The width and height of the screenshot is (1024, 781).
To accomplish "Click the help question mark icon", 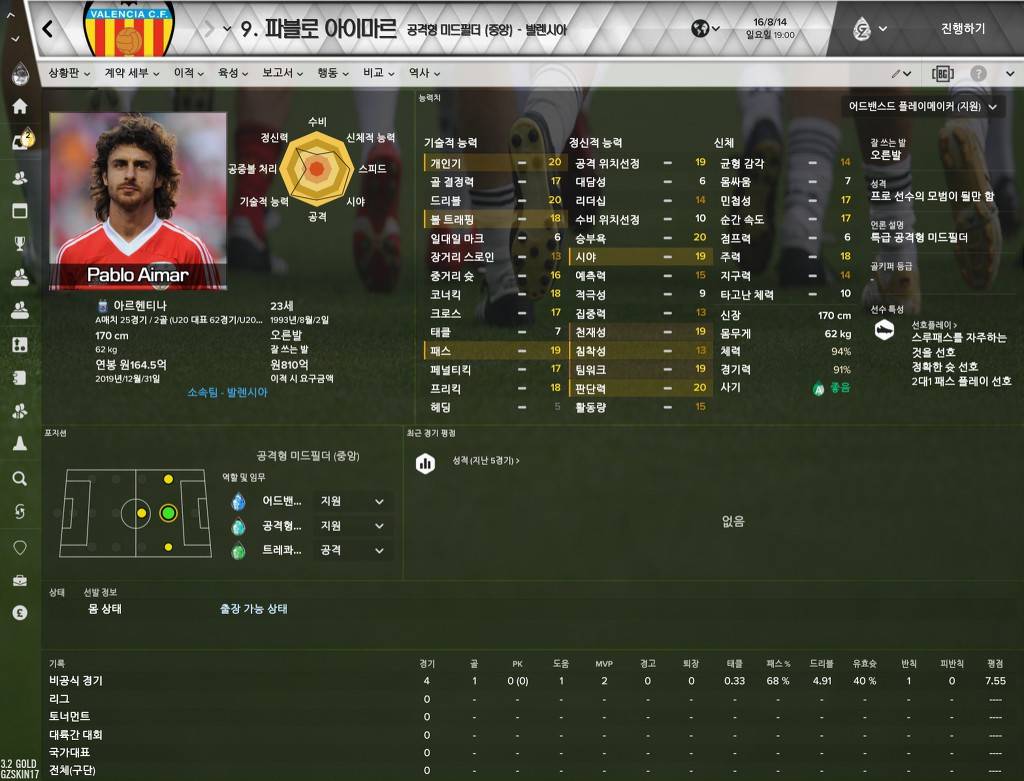I will tap(978, 73).
